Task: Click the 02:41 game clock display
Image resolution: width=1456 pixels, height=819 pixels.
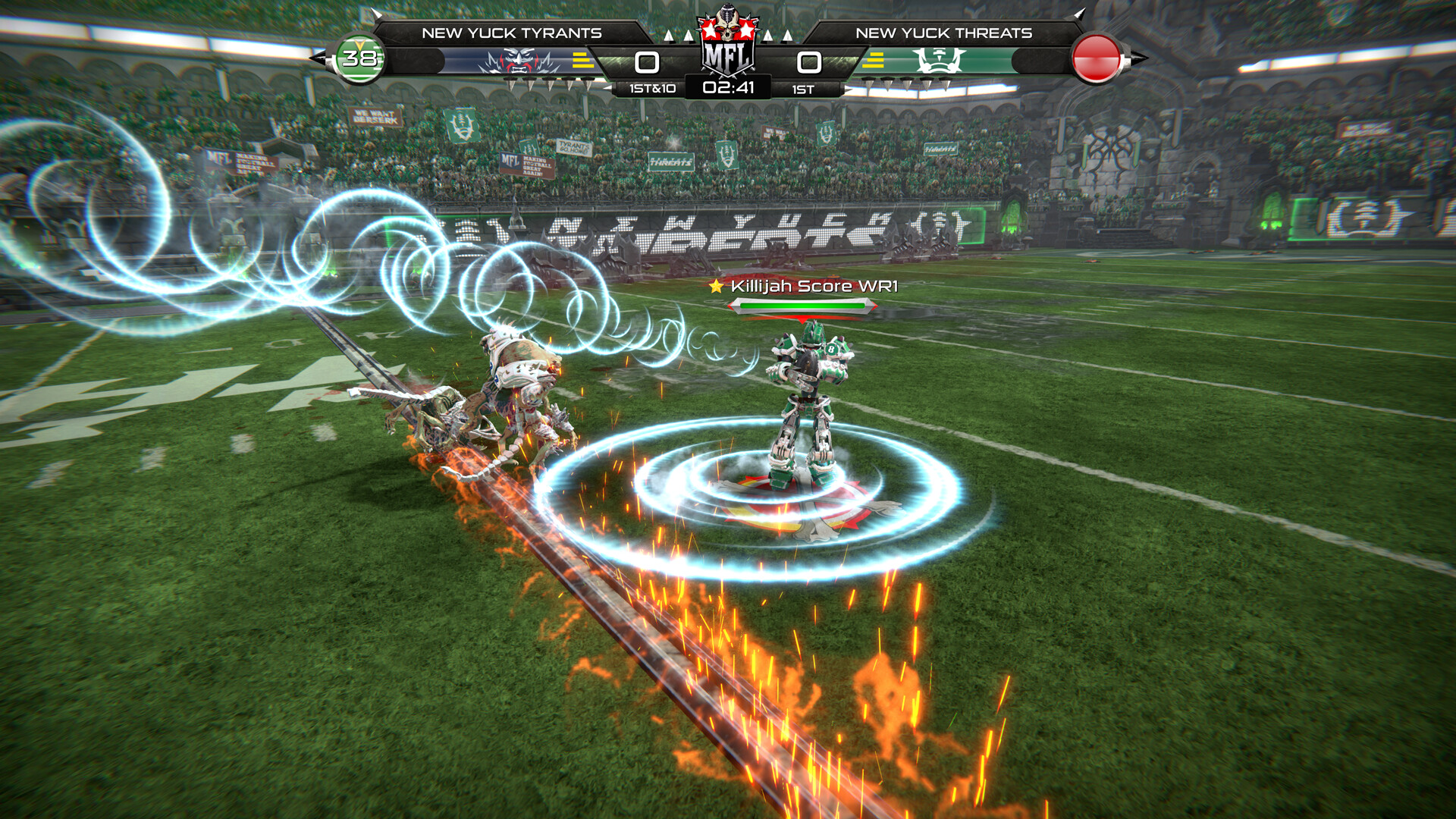Action: (x=727, y=86)
